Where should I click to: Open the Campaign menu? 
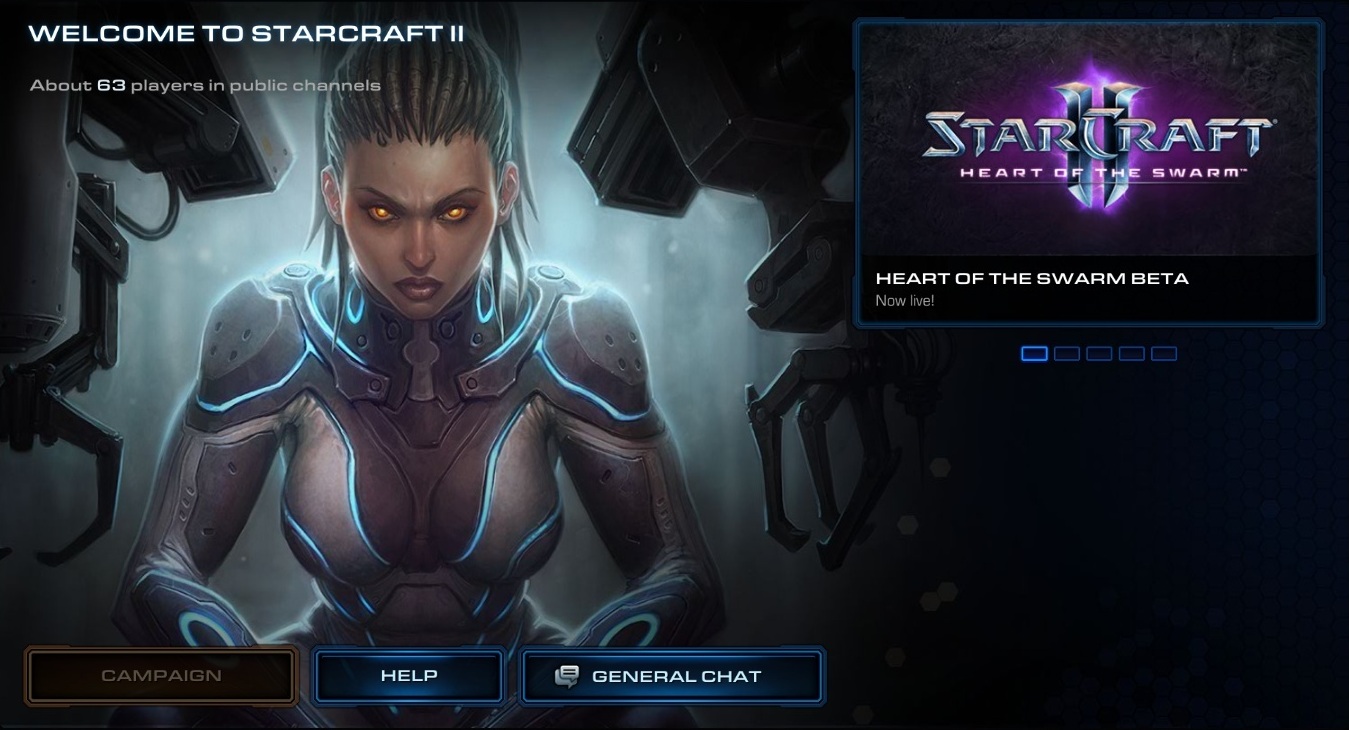(x=161, y=676)
